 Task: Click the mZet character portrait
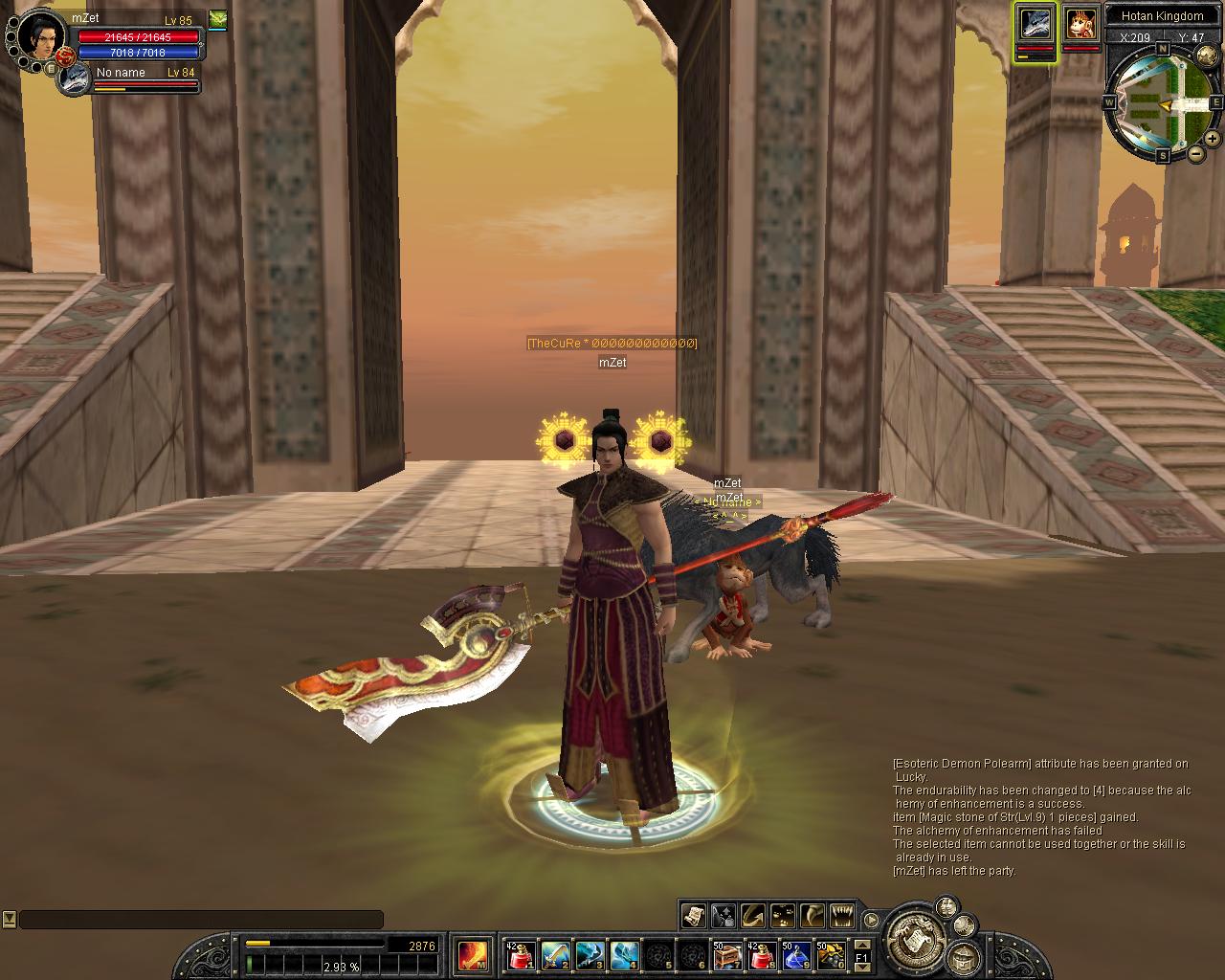(40, 34)
